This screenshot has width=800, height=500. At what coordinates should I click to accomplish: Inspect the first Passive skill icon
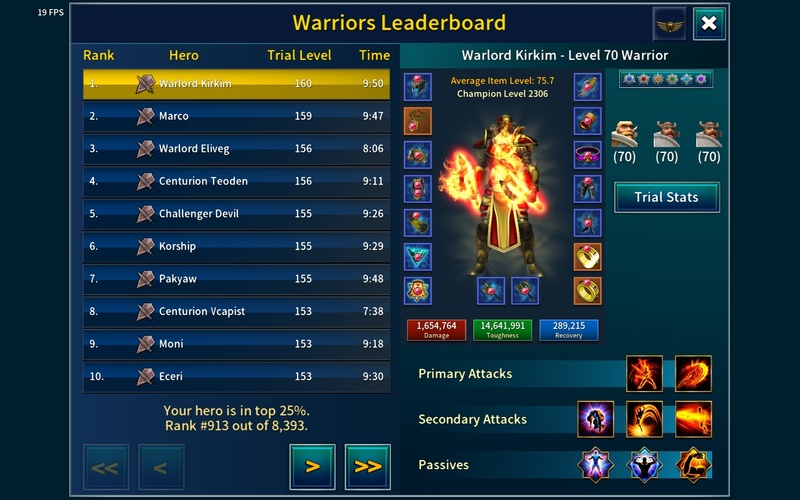point(596,465)
